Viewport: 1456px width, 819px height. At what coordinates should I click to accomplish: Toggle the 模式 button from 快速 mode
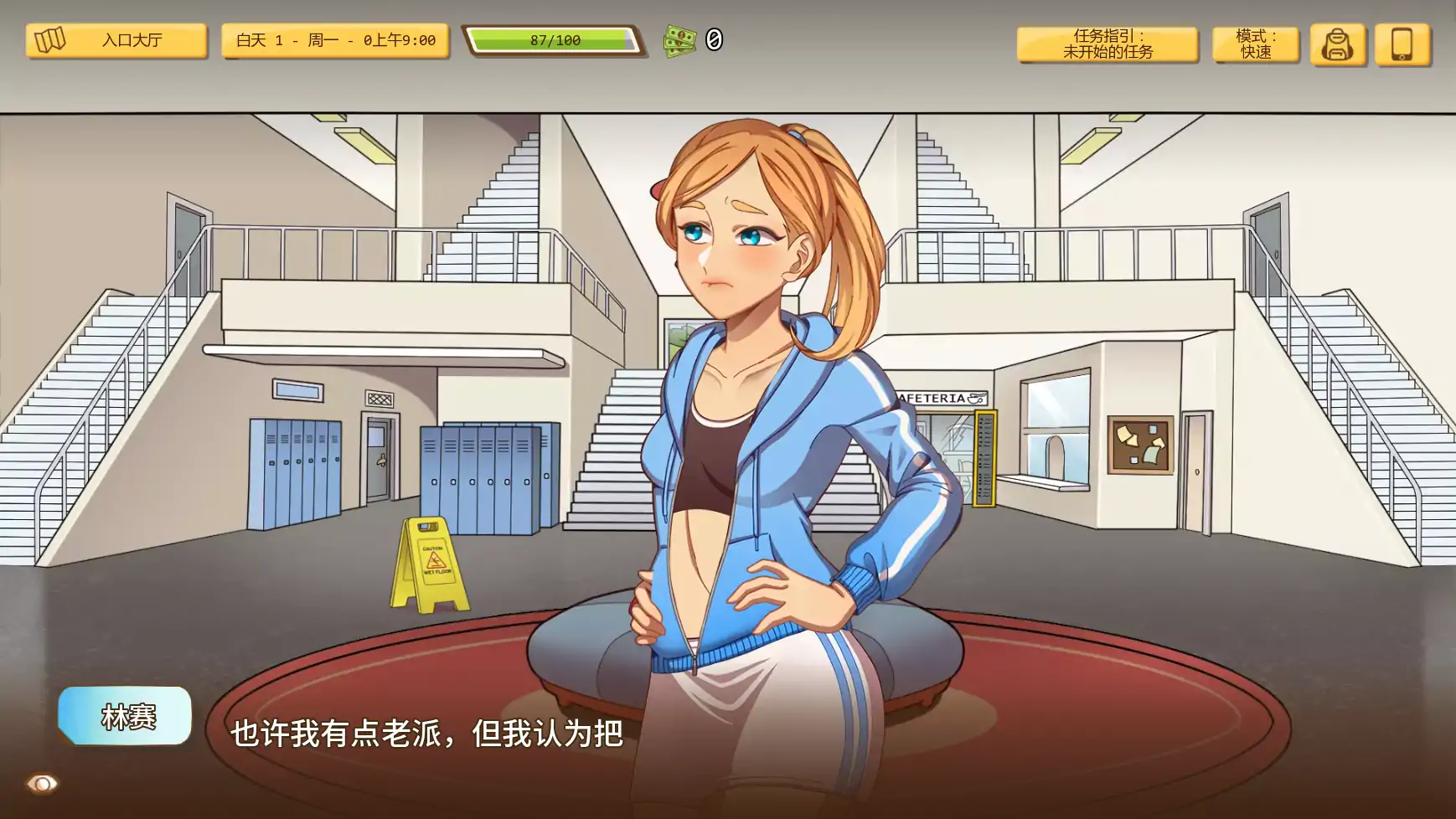(x=1256, y=43)
